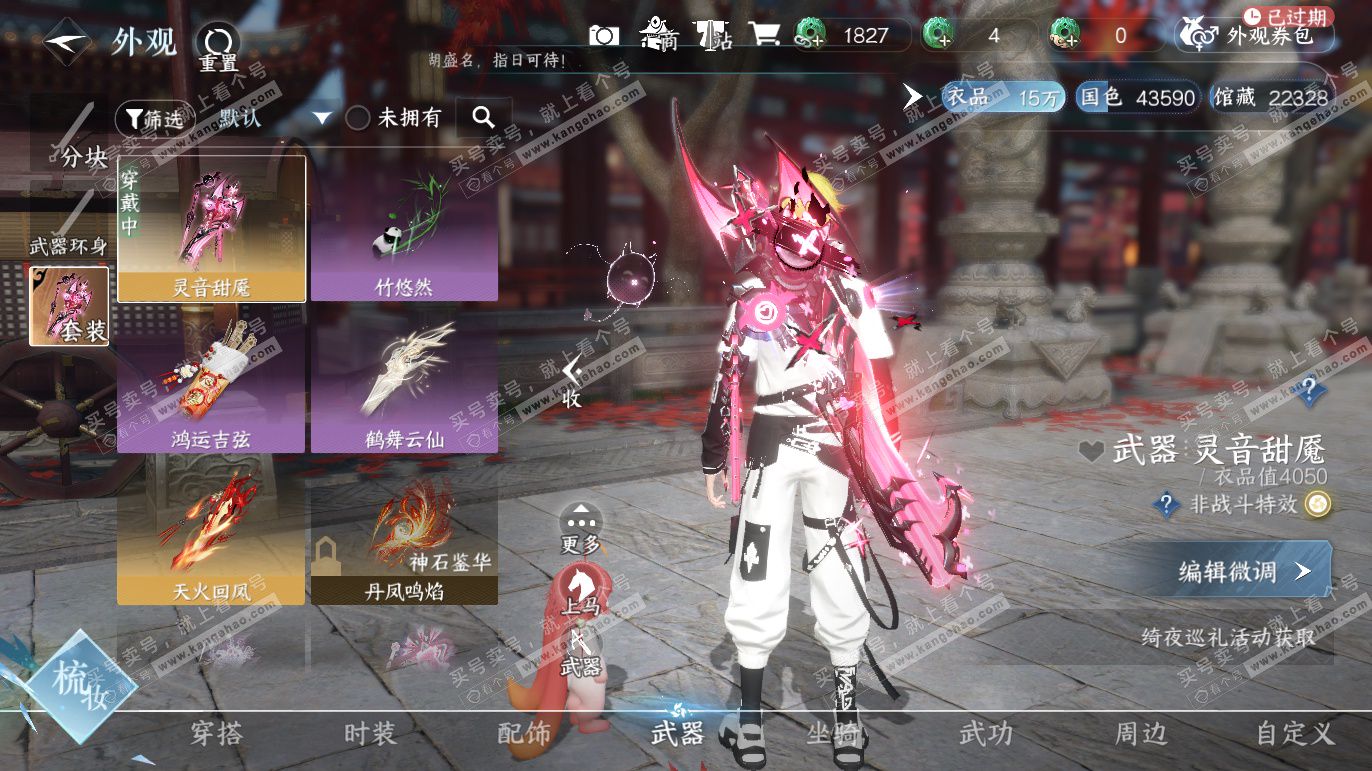The height and width of the screenshot is (771, 1372).
Task: Open the magnifier search button
Action: (484, 118)
